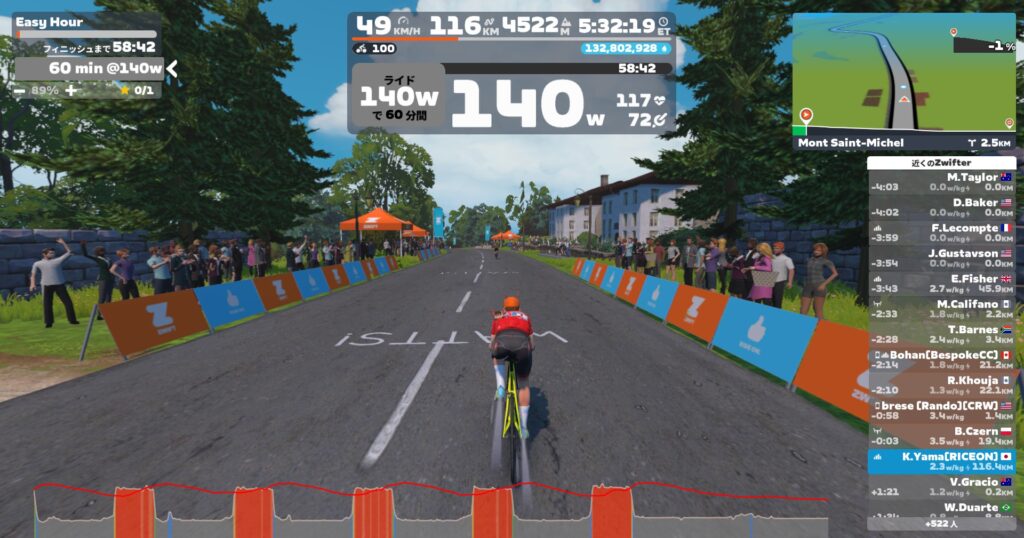The height and width of the screenshot is (538, 1024).
Task: Pick J.Gustavson from the nearby Zwifters
Action: (941, 257)
